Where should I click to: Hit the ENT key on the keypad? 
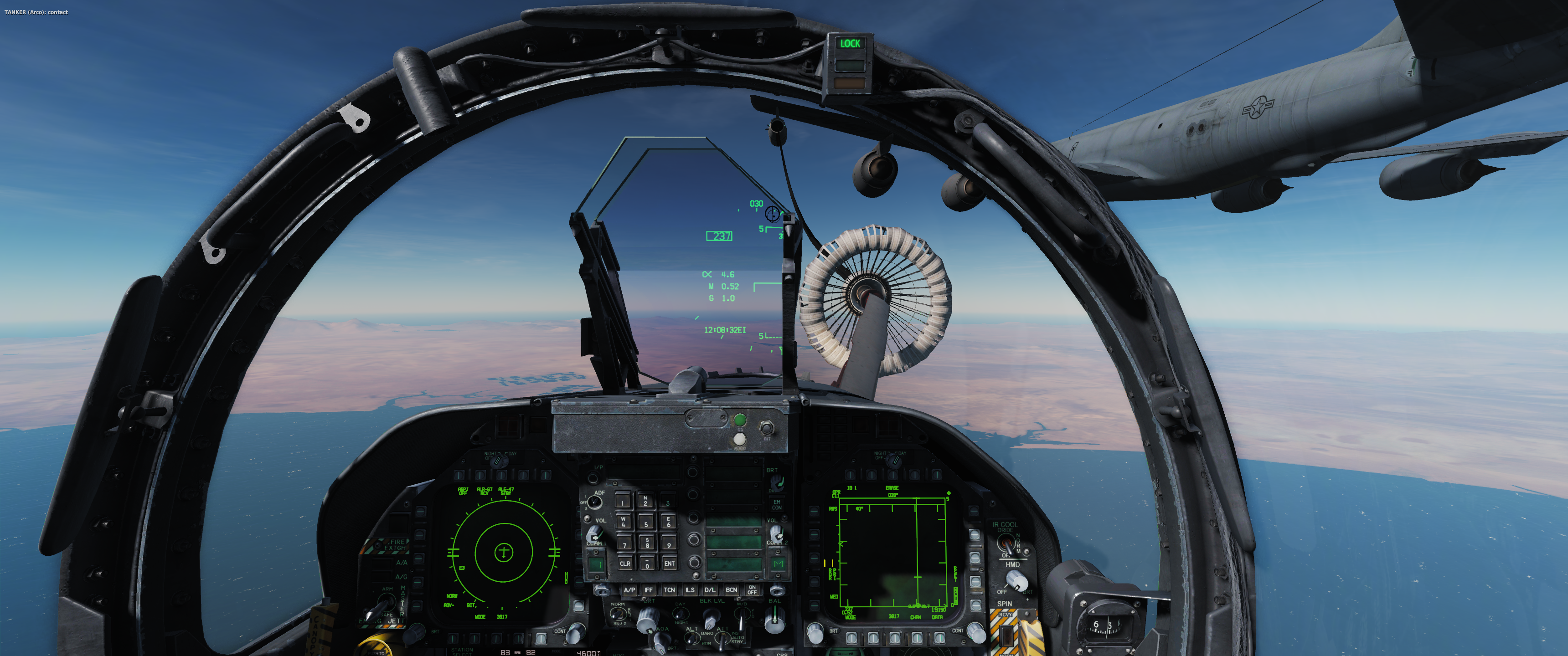(x=669, y=564)
